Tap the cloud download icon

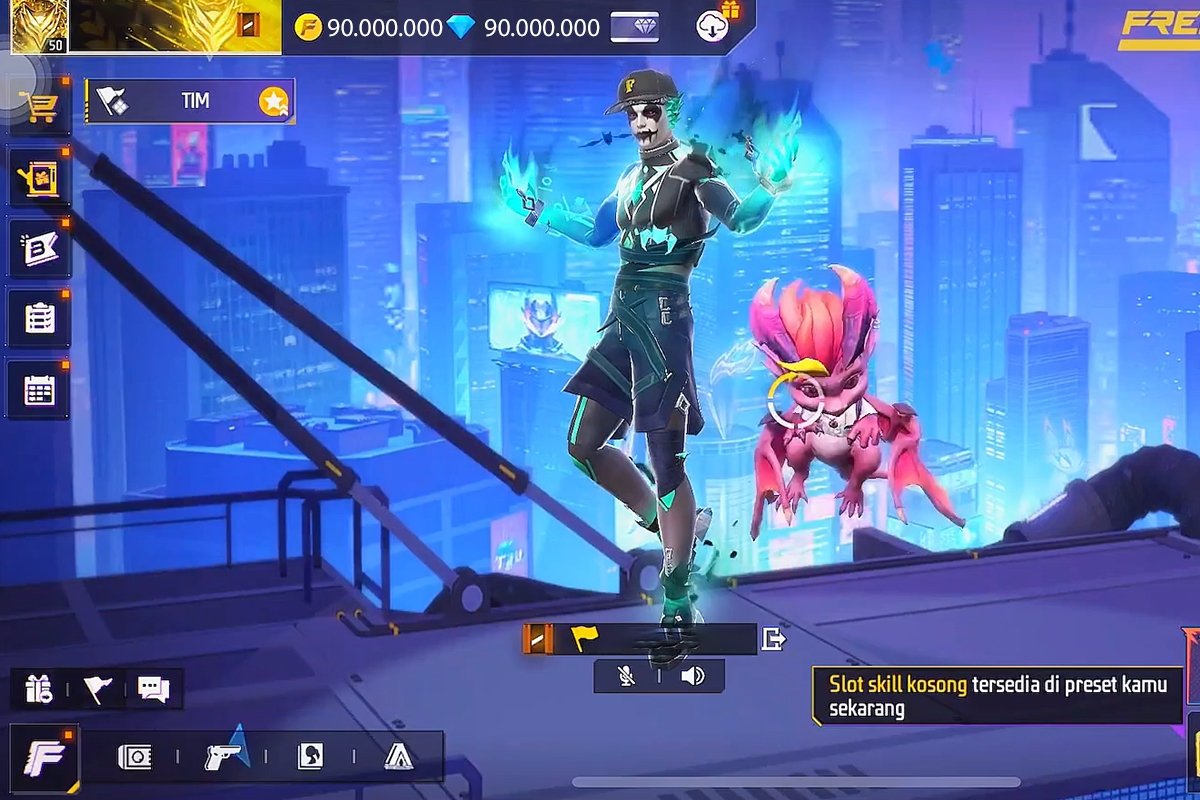click(712, 27)
